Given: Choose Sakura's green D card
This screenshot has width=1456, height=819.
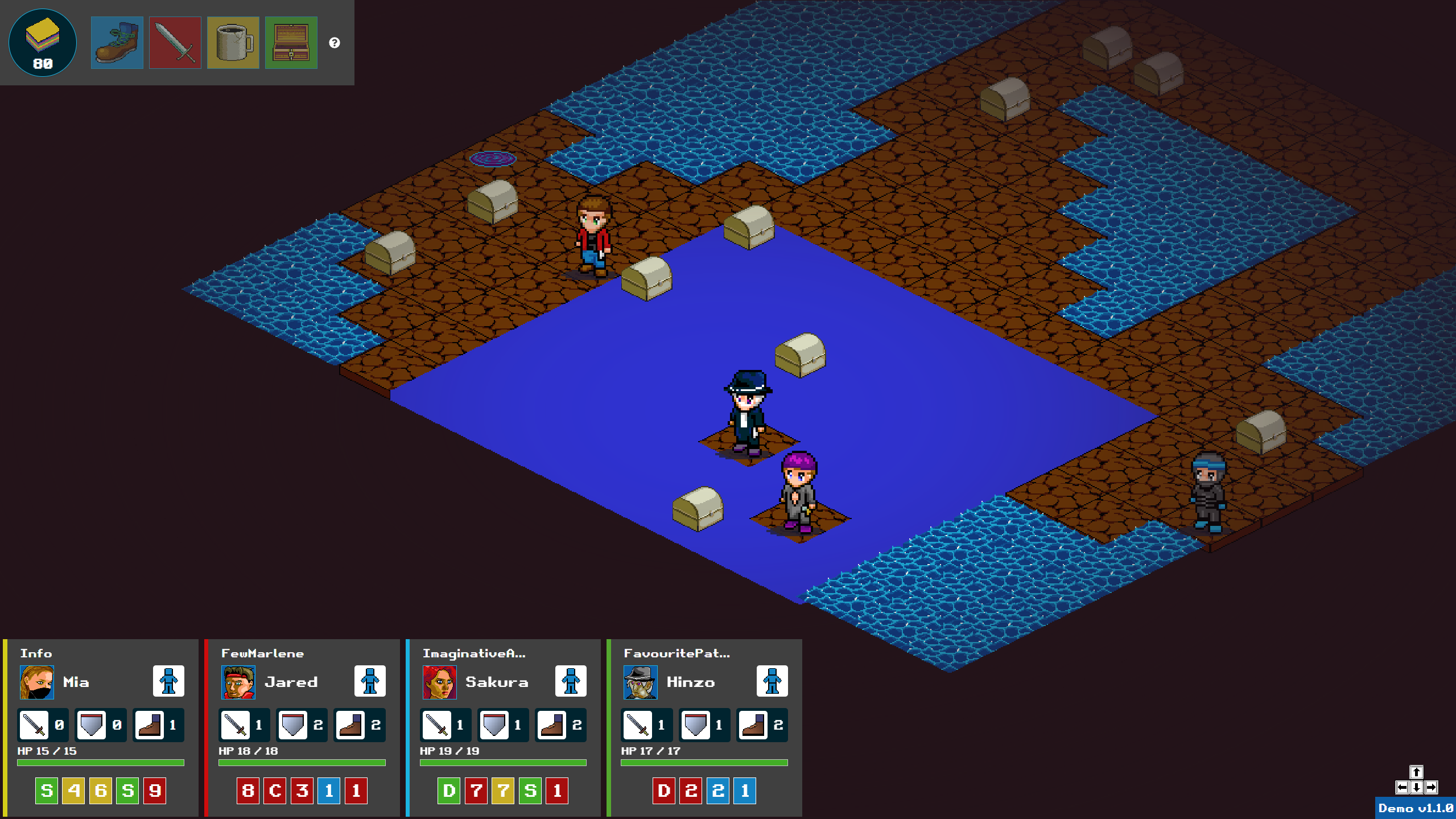Looking at the screenshot, I should 449,791.
